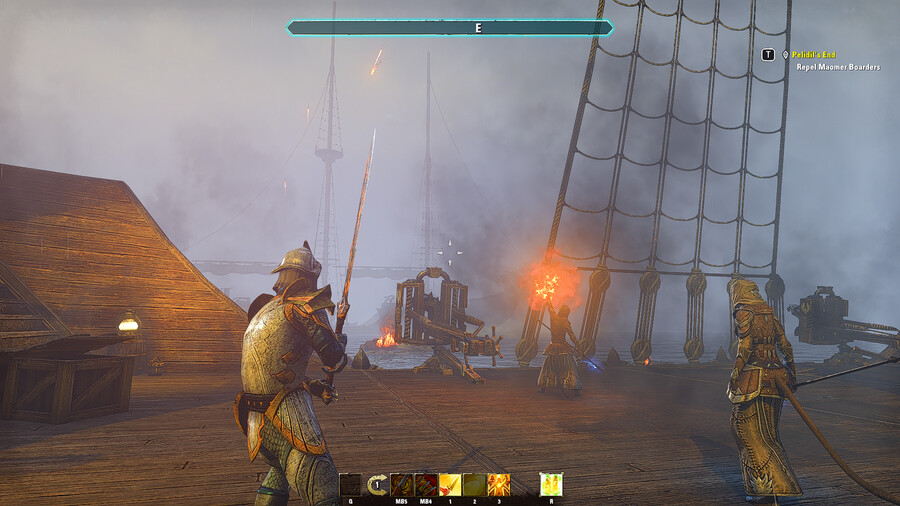Screen dimensions: 900x506
Task: Activate the dark olive ability slot
Action: 474,485
